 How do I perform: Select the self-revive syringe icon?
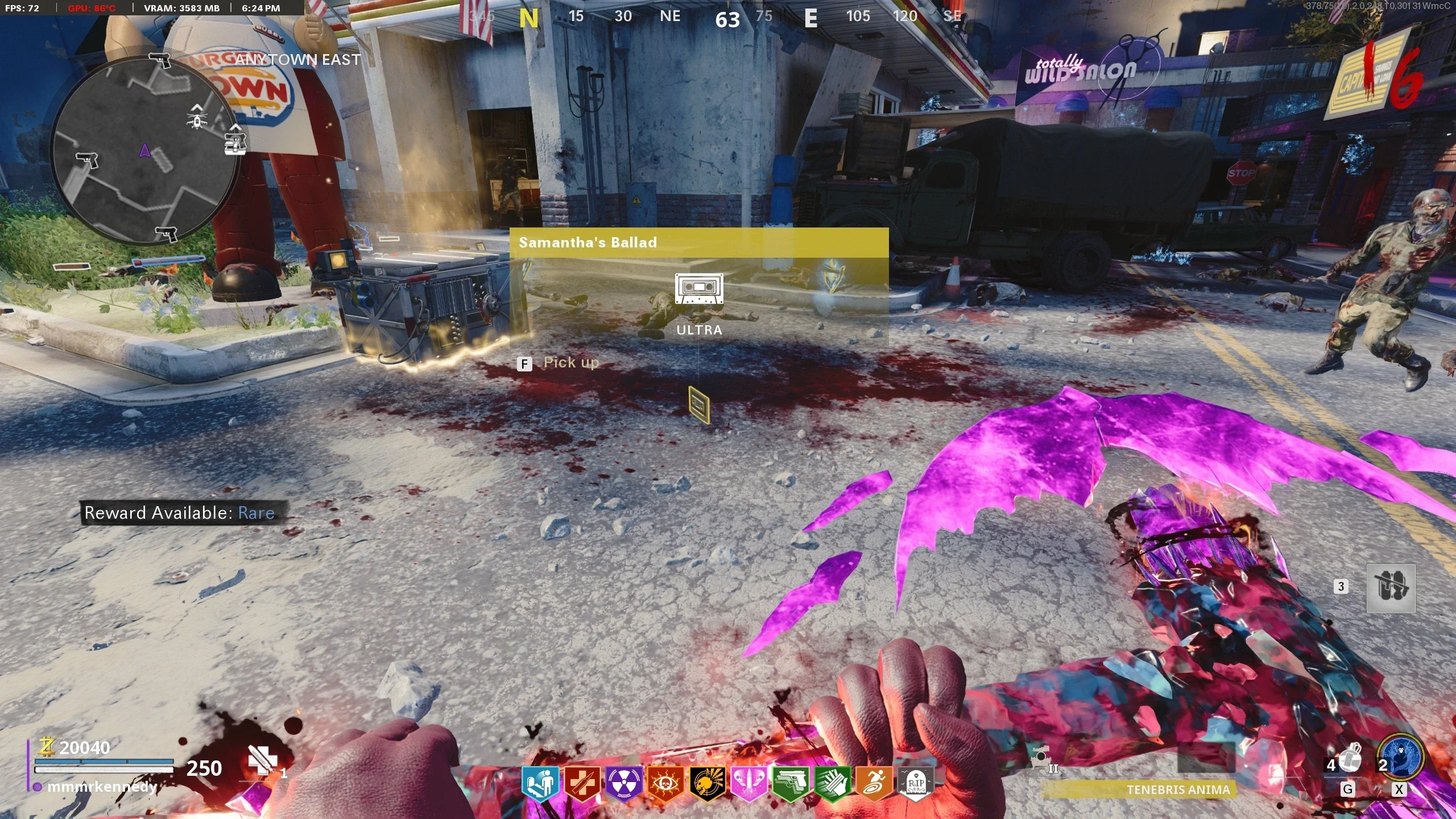(263, 761)
